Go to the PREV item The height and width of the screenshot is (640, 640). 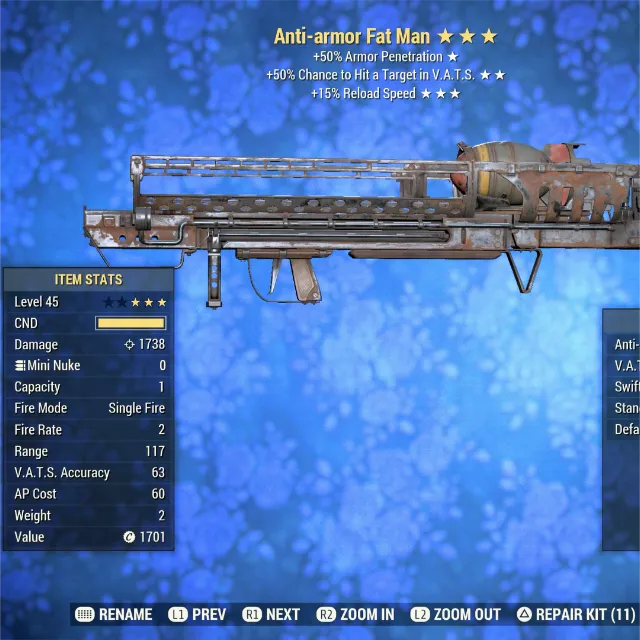pyautogui.click(x=198, y=614)
